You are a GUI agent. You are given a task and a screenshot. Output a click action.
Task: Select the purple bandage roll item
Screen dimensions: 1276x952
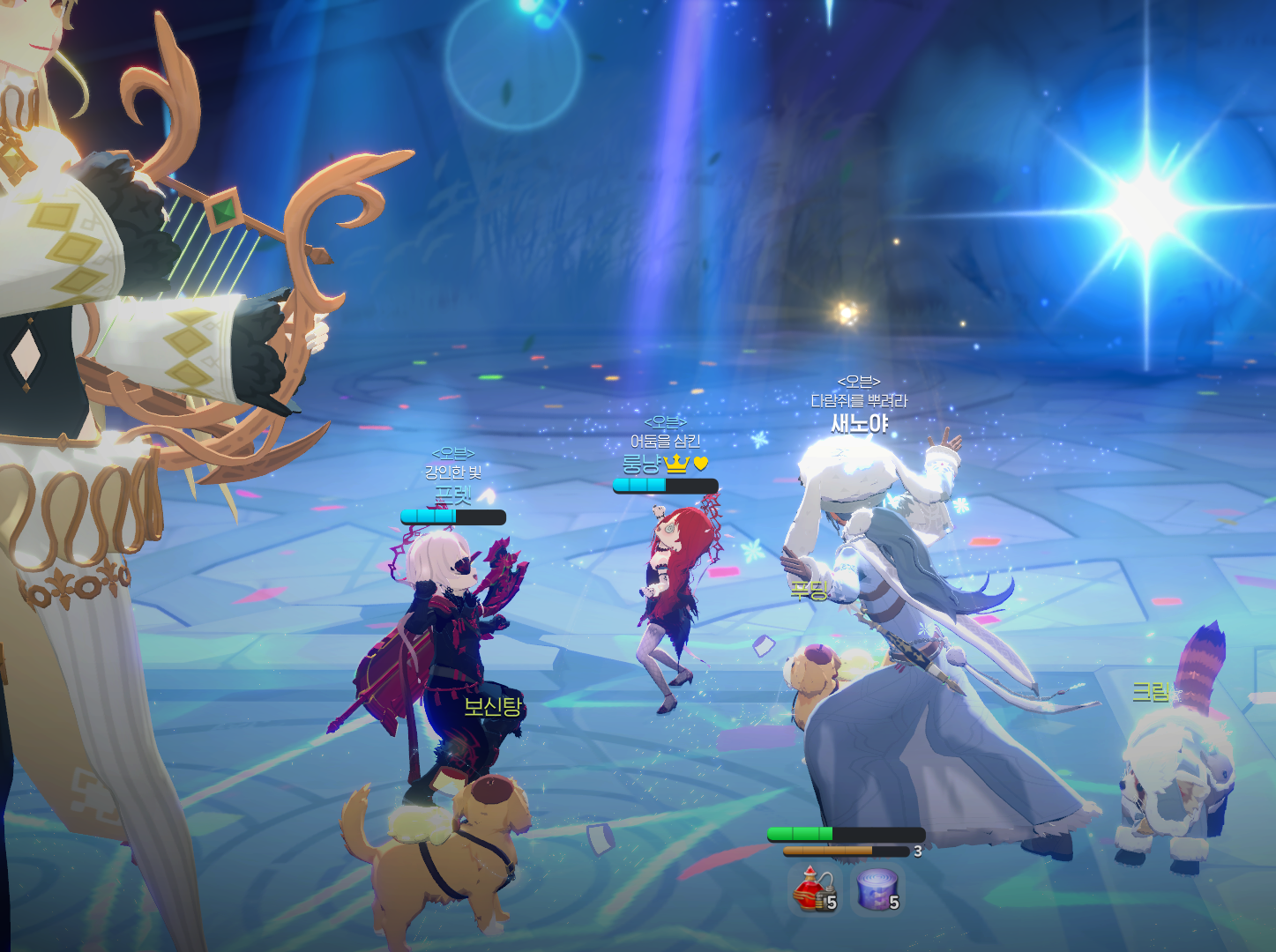pos(877,889)
